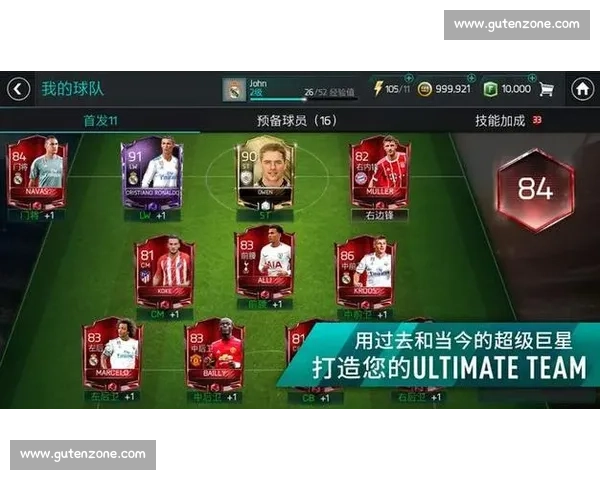600x480 pixels.
Task: Select the Cristiano Ronaldo 91 card
Action: pyautogui.click(x=152, y=172)
